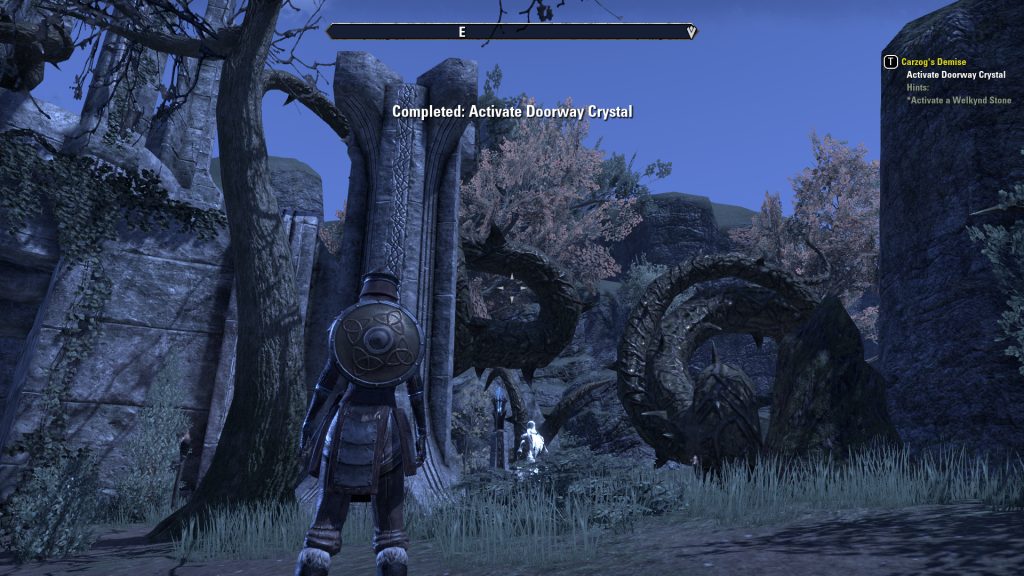1024x576 pixels.
Task: Select the Carzog's Demise quest tracker title
Action: [x=933, y=62]
